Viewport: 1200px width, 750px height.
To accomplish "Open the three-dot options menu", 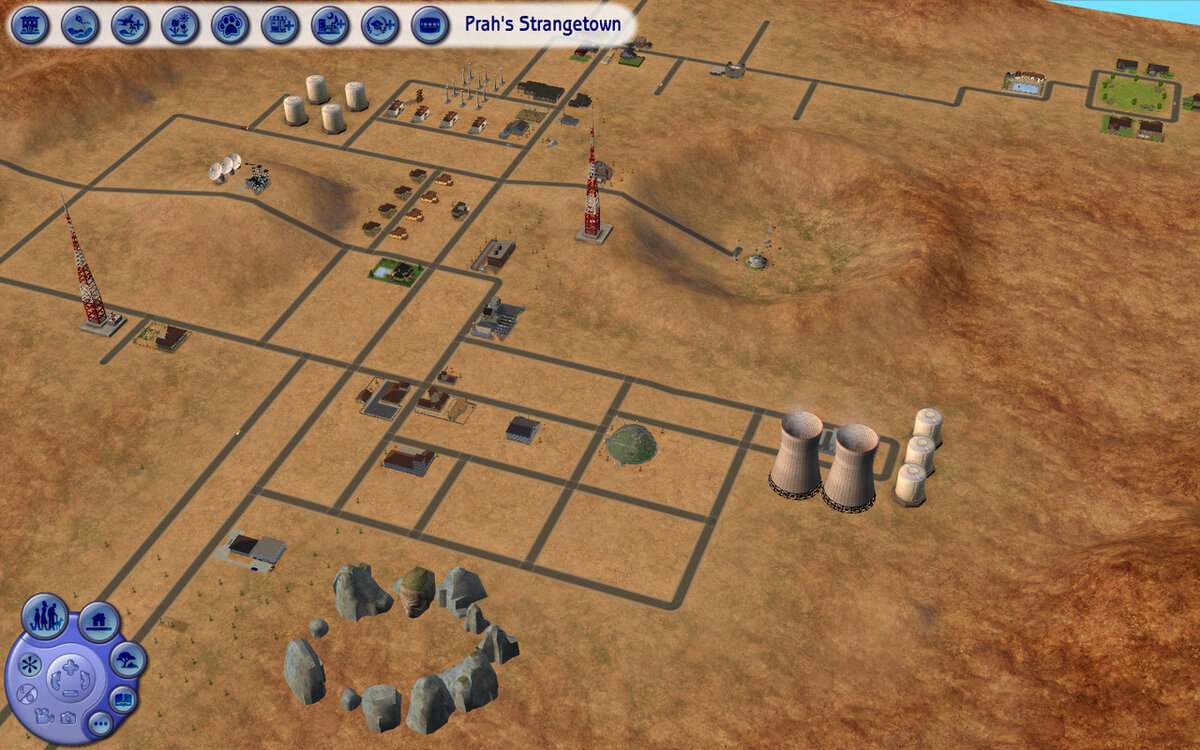I will point(99,723).
